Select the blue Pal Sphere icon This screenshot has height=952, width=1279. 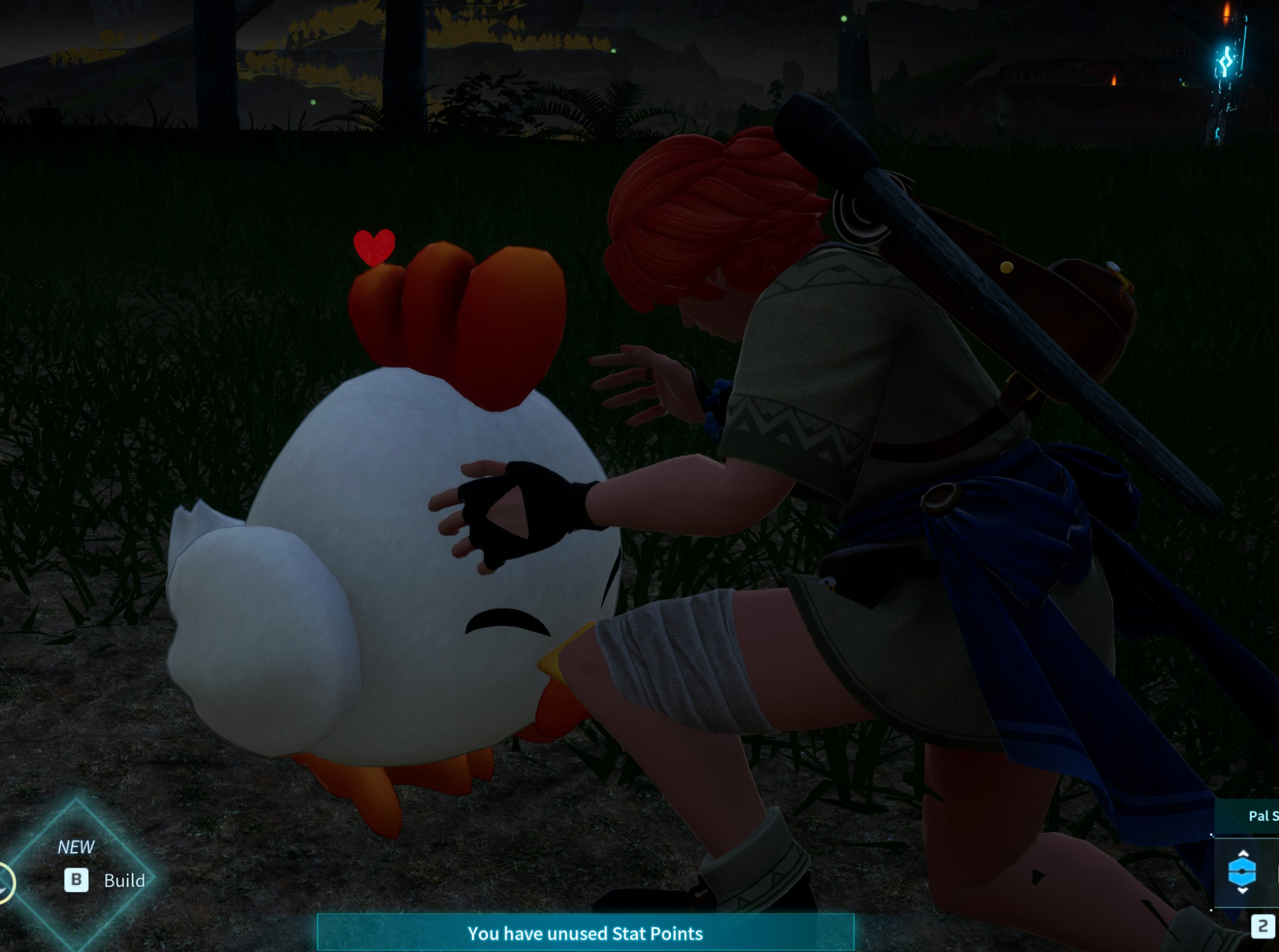click(1242, 872)
